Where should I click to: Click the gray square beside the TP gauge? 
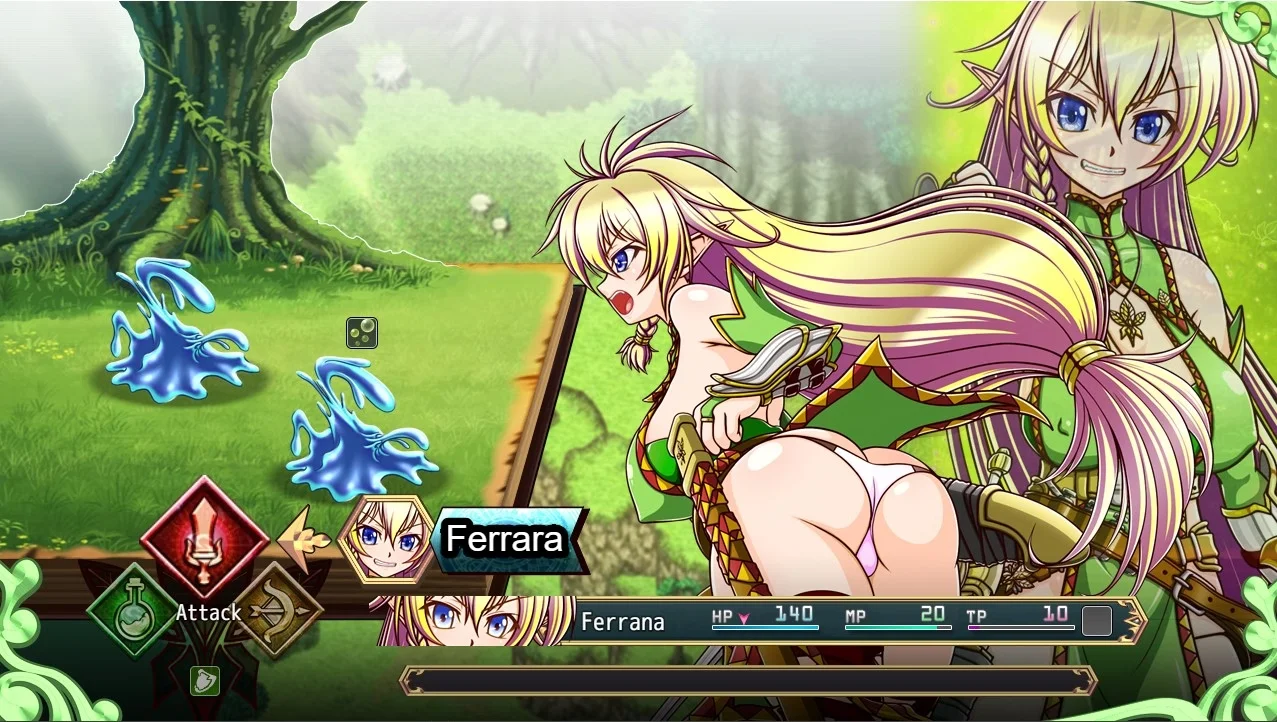pyautogui.click(x=1097, y=621)
